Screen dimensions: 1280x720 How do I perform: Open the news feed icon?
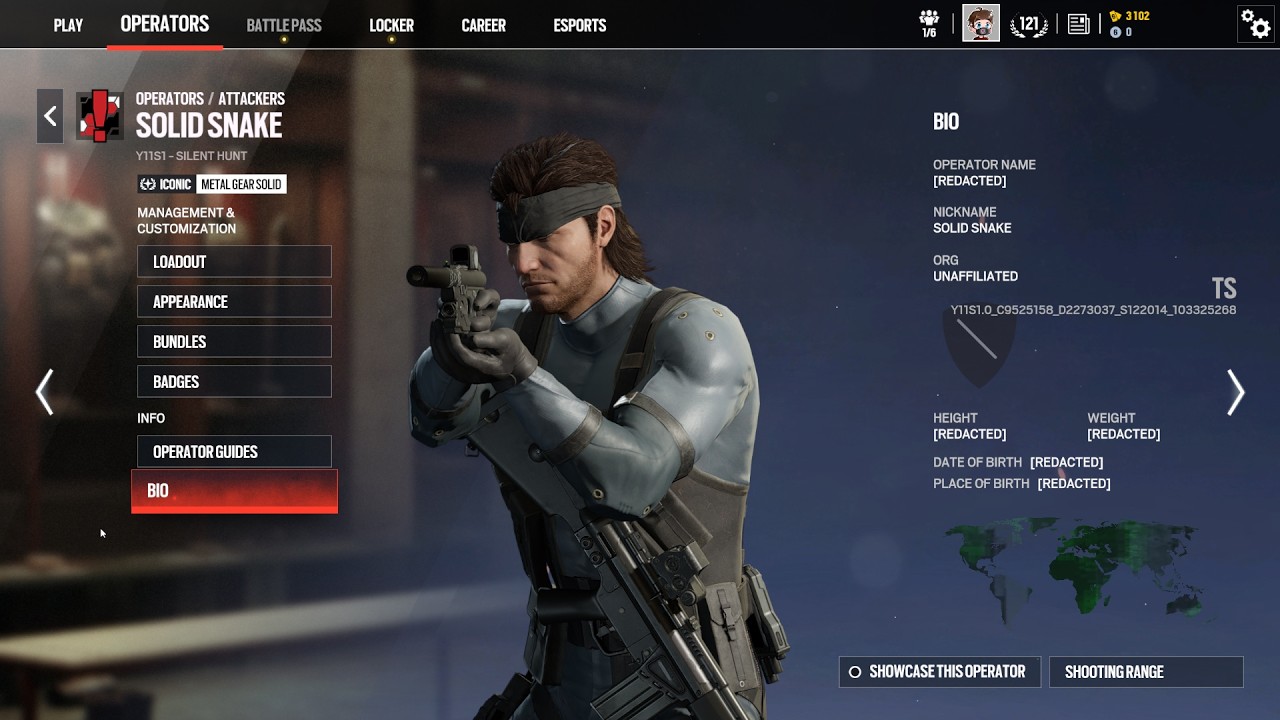(1078, 24)
